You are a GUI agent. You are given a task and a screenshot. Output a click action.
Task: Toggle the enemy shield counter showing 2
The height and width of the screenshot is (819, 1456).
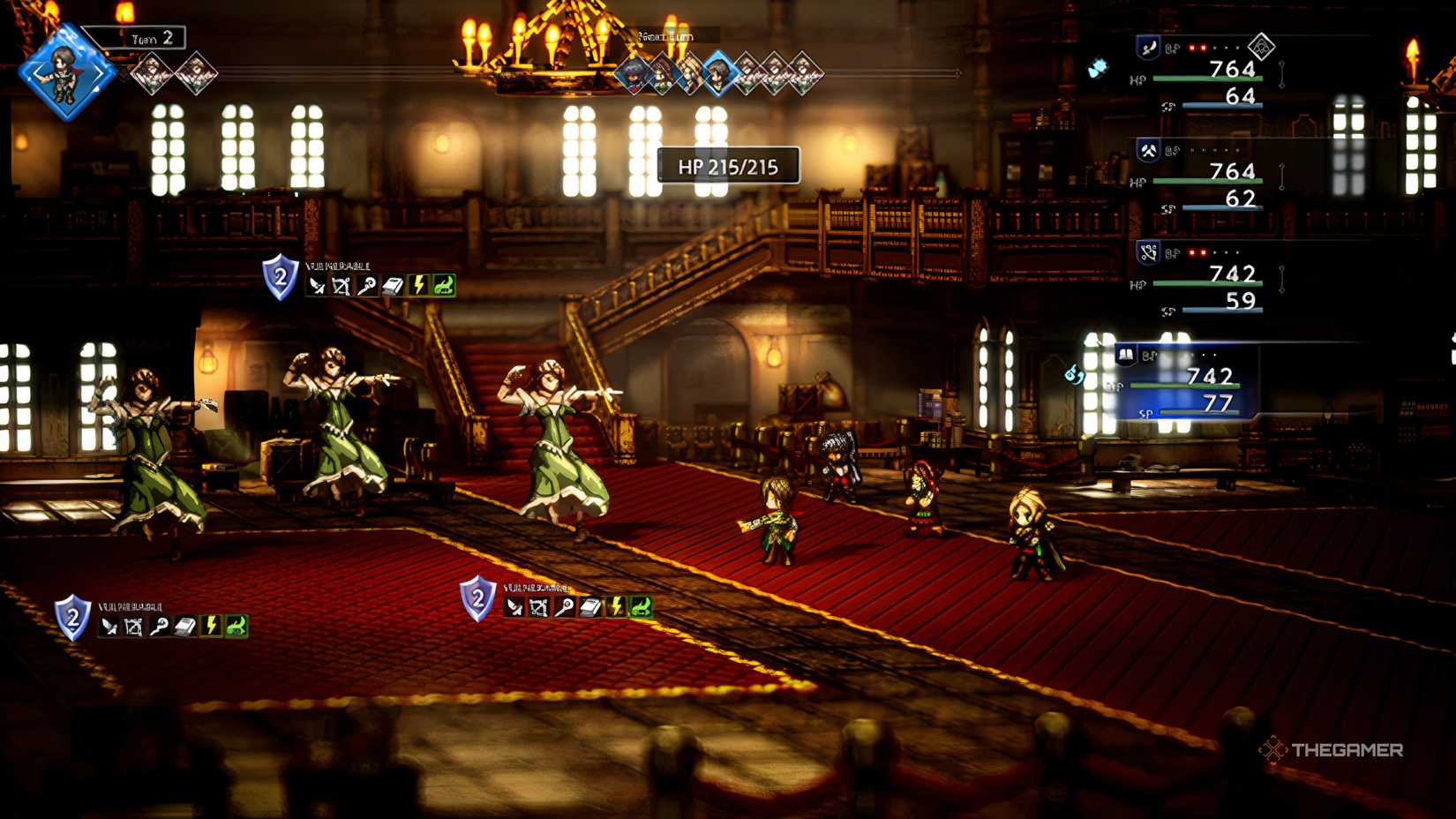279,280
